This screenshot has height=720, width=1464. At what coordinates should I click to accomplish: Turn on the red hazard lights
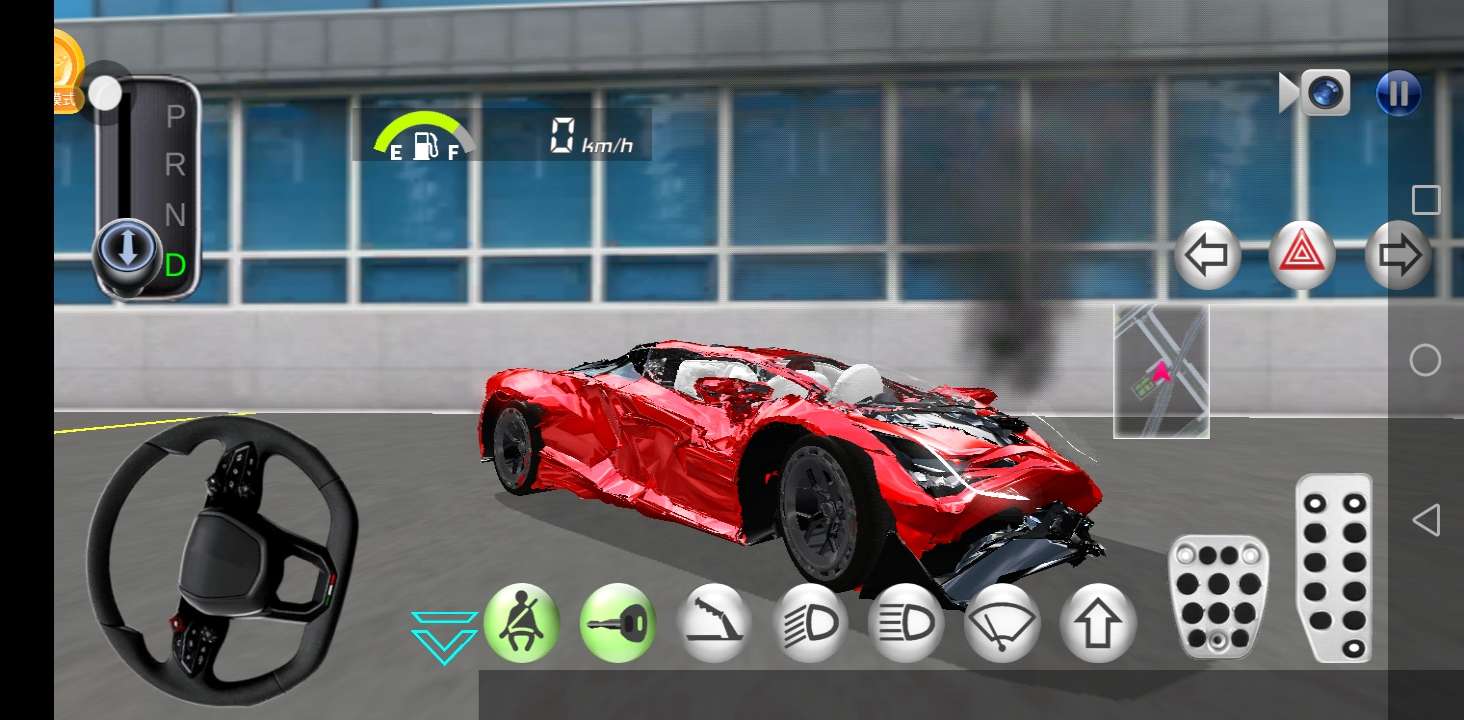click(1302, 255)
